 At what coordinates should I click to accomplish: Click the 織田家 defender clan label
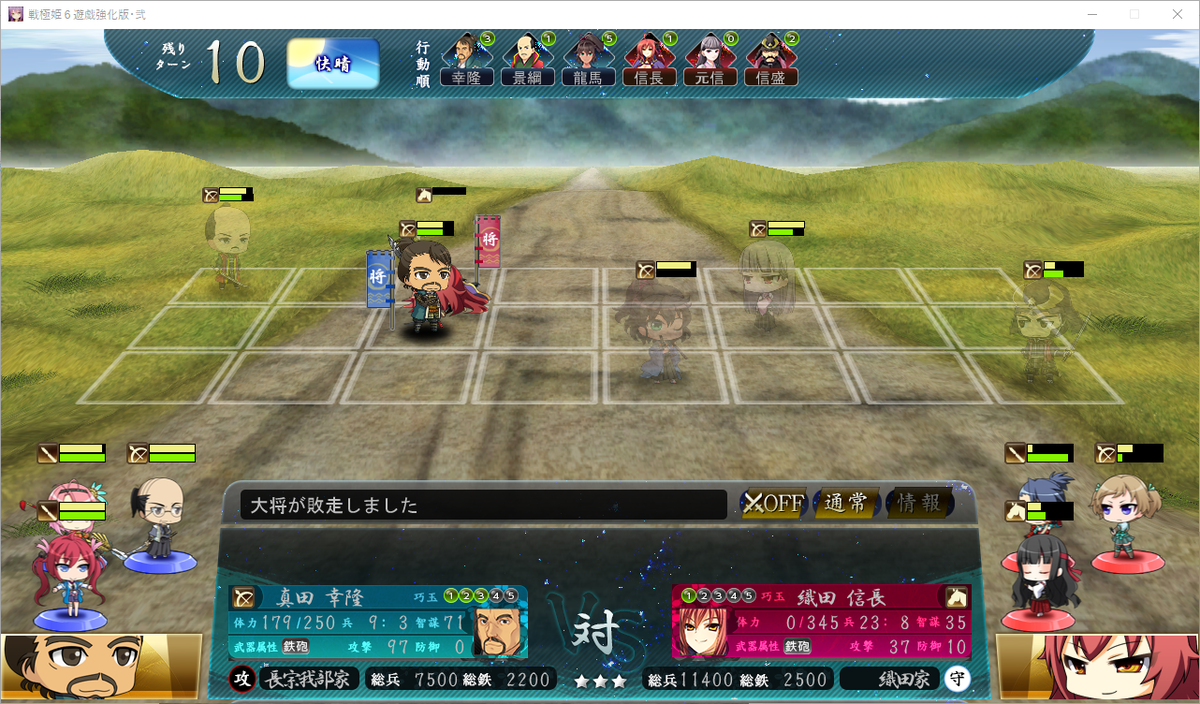tap(890, 680)
